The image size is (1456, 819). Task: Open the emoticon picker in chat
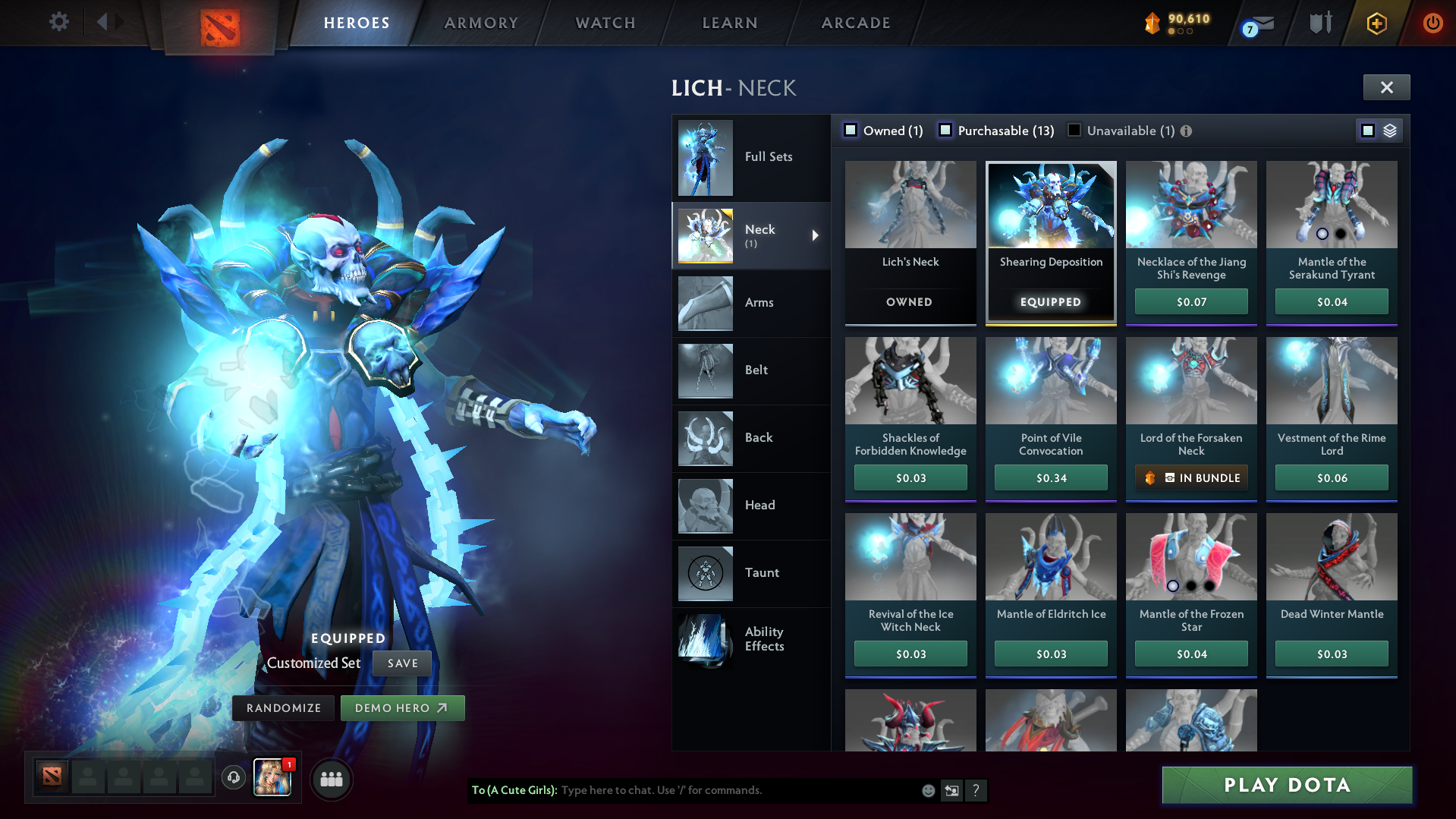pos(927,790)
